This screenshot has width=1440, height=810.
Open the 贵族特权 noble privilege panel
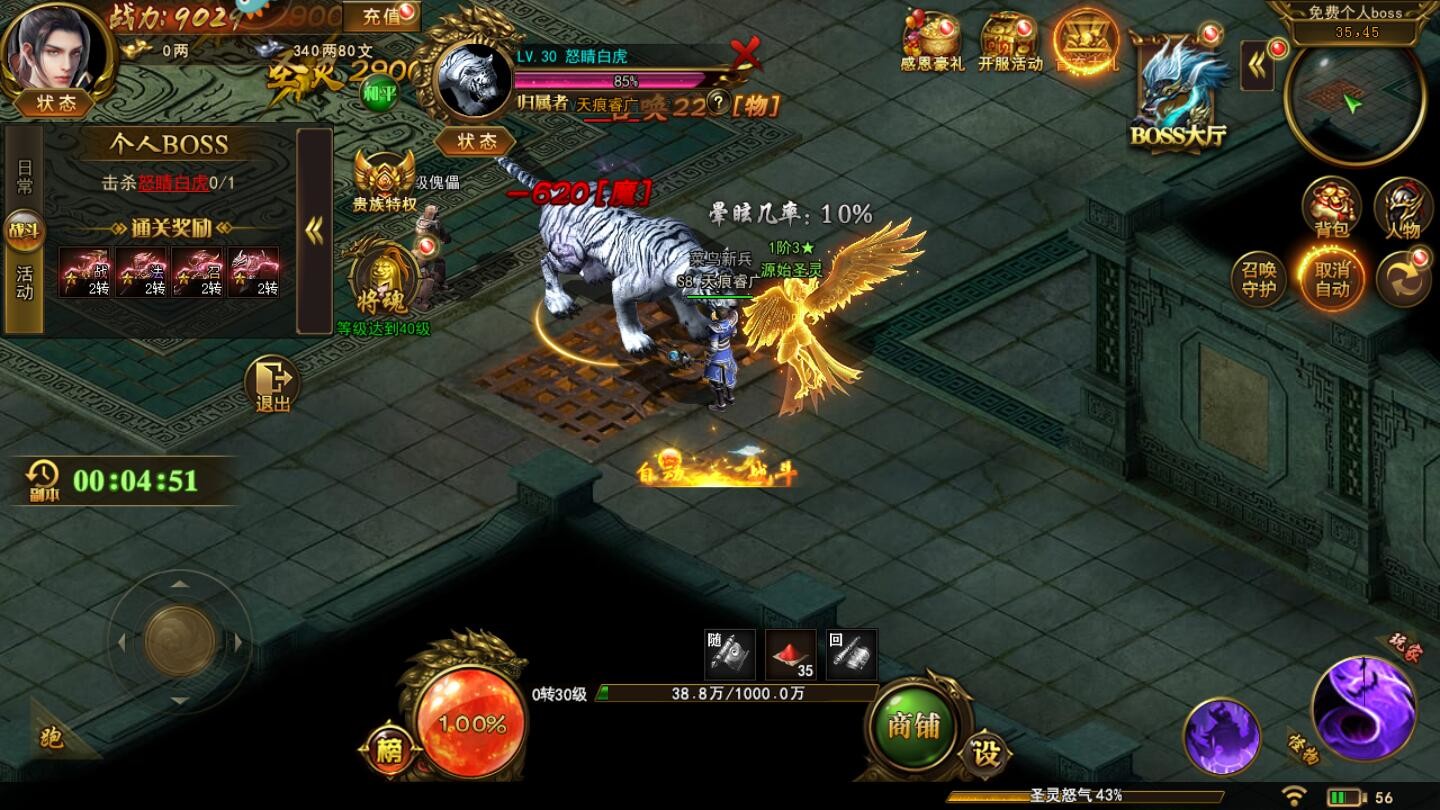coord(385,180)
